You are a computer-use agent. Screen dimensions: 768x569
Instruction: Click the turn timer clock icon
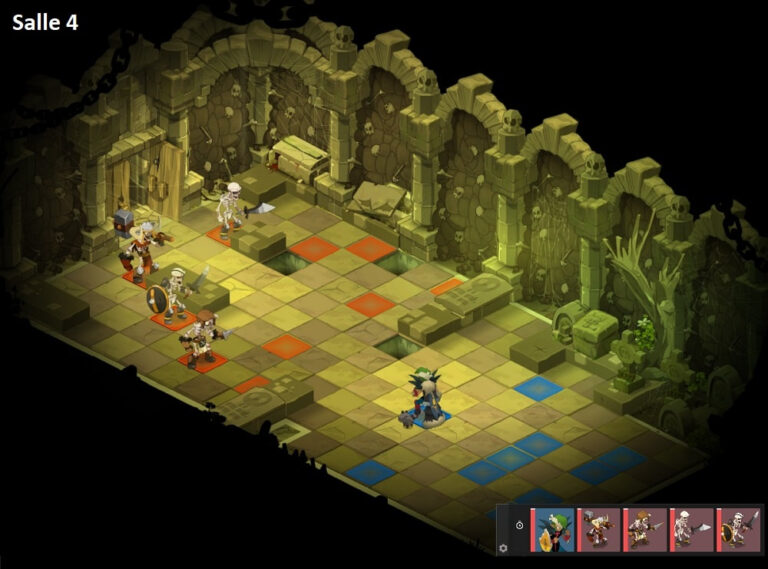point(519,525)
